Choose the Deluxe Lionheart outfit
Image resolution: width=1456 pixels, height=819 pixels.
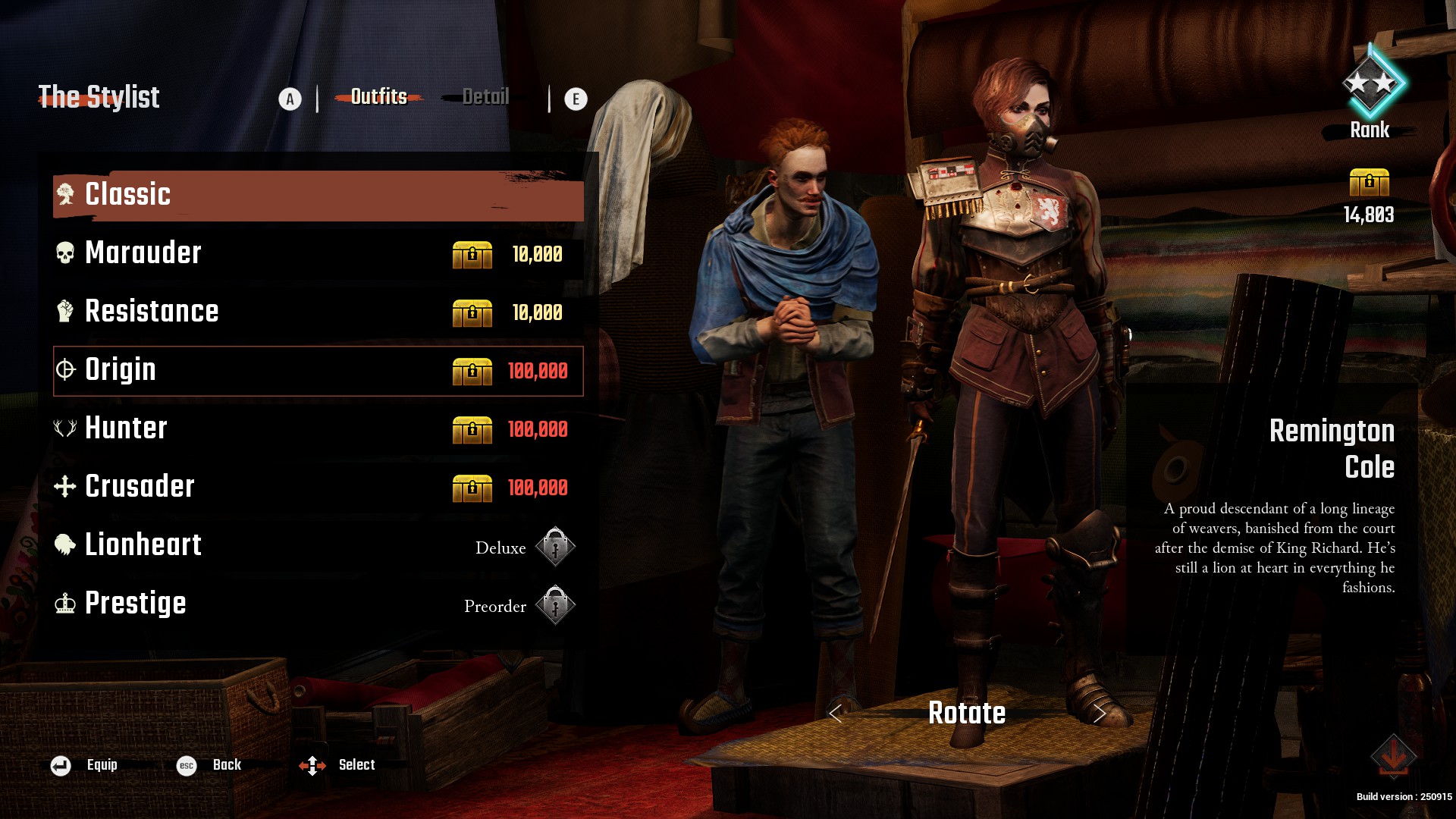point(318,545)
